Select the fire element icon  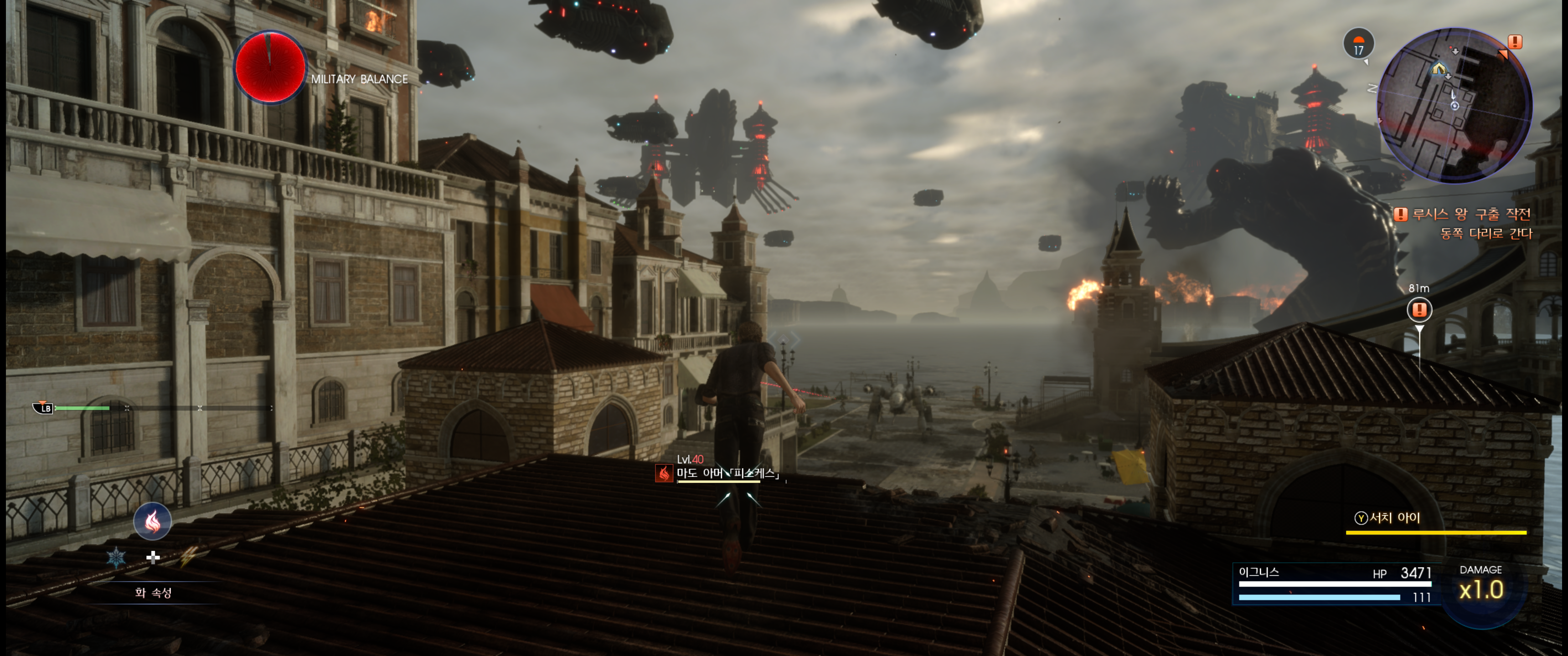(x=152, y=522)
